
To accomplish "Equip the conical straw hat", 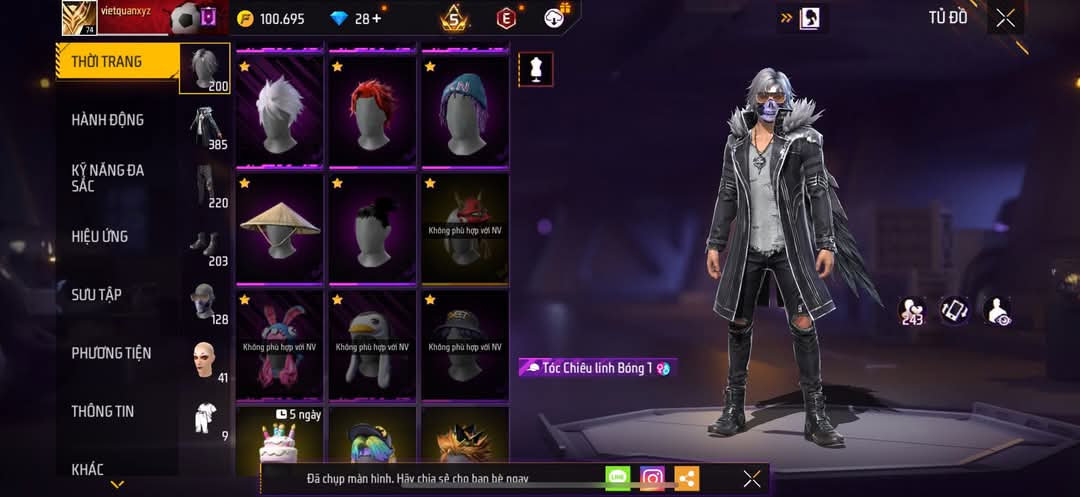I will (x=279, y=227).
